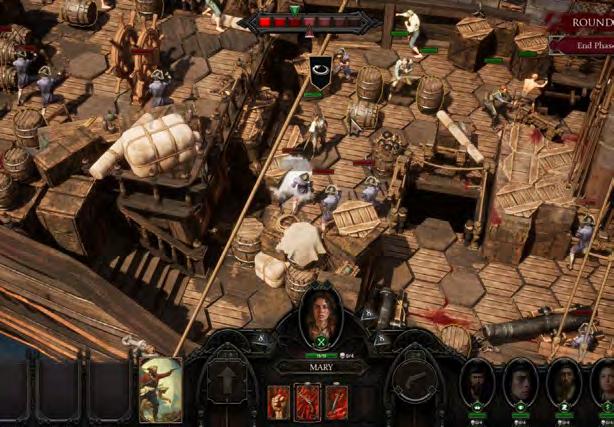614x427 pixels.
Task: Click the rotate-arrow shield marker
Action: tap(318, 73)
